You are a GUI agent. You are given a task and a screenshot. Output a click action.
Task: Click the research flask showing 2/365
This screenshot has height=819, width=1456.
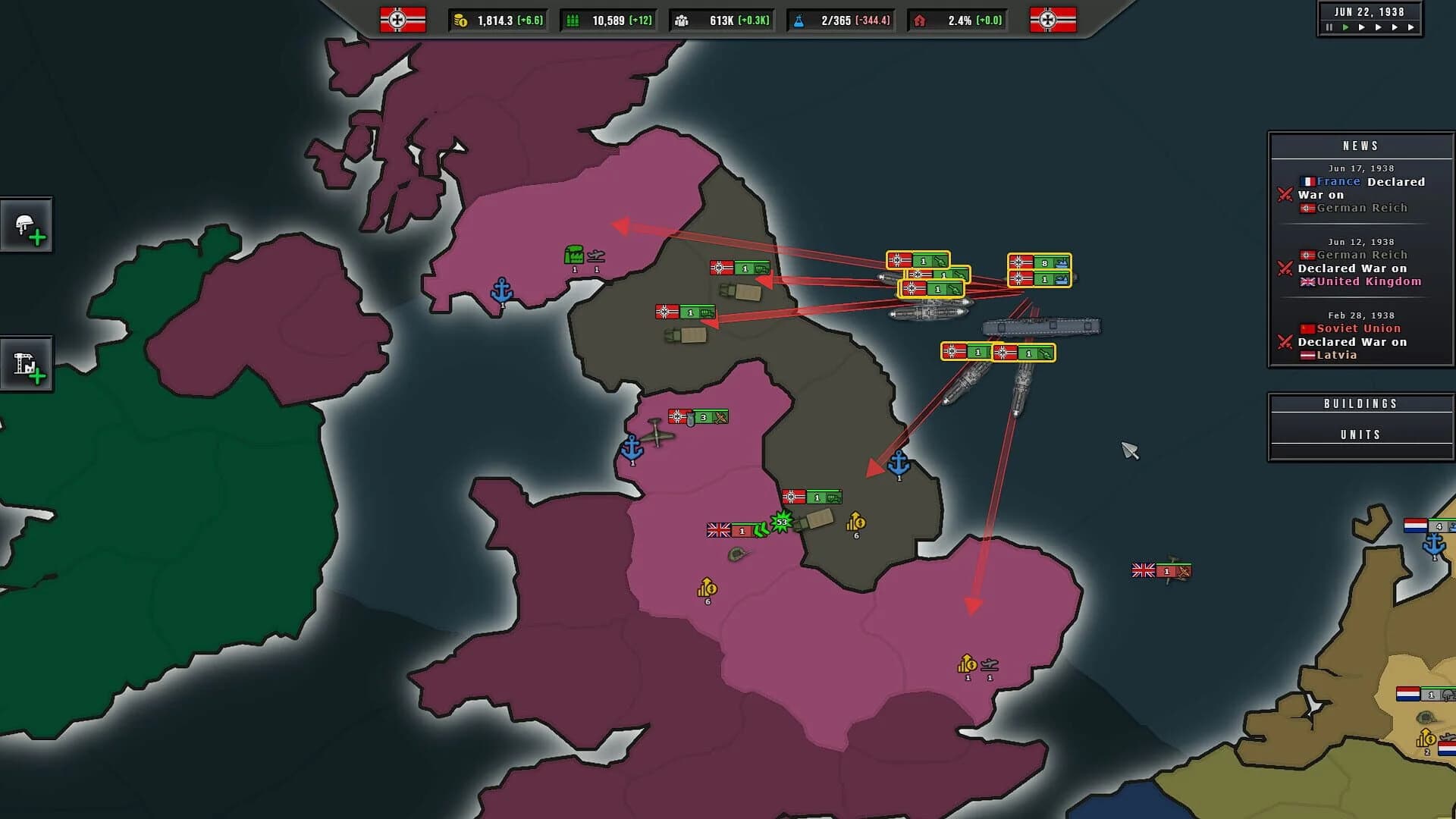click(840, 20)
